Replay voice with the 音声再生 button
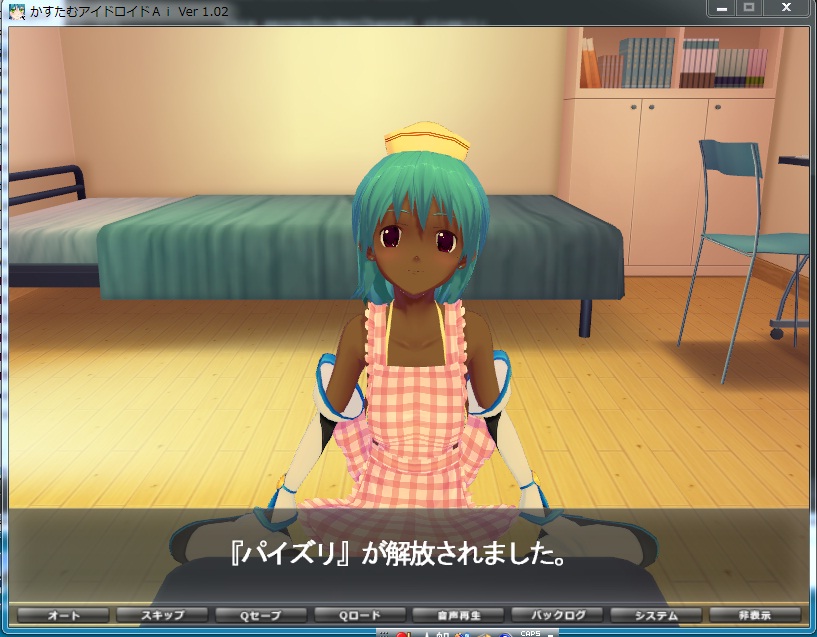Screen dimensions: 817x637 pyautogui.click(x=459, y=615)
